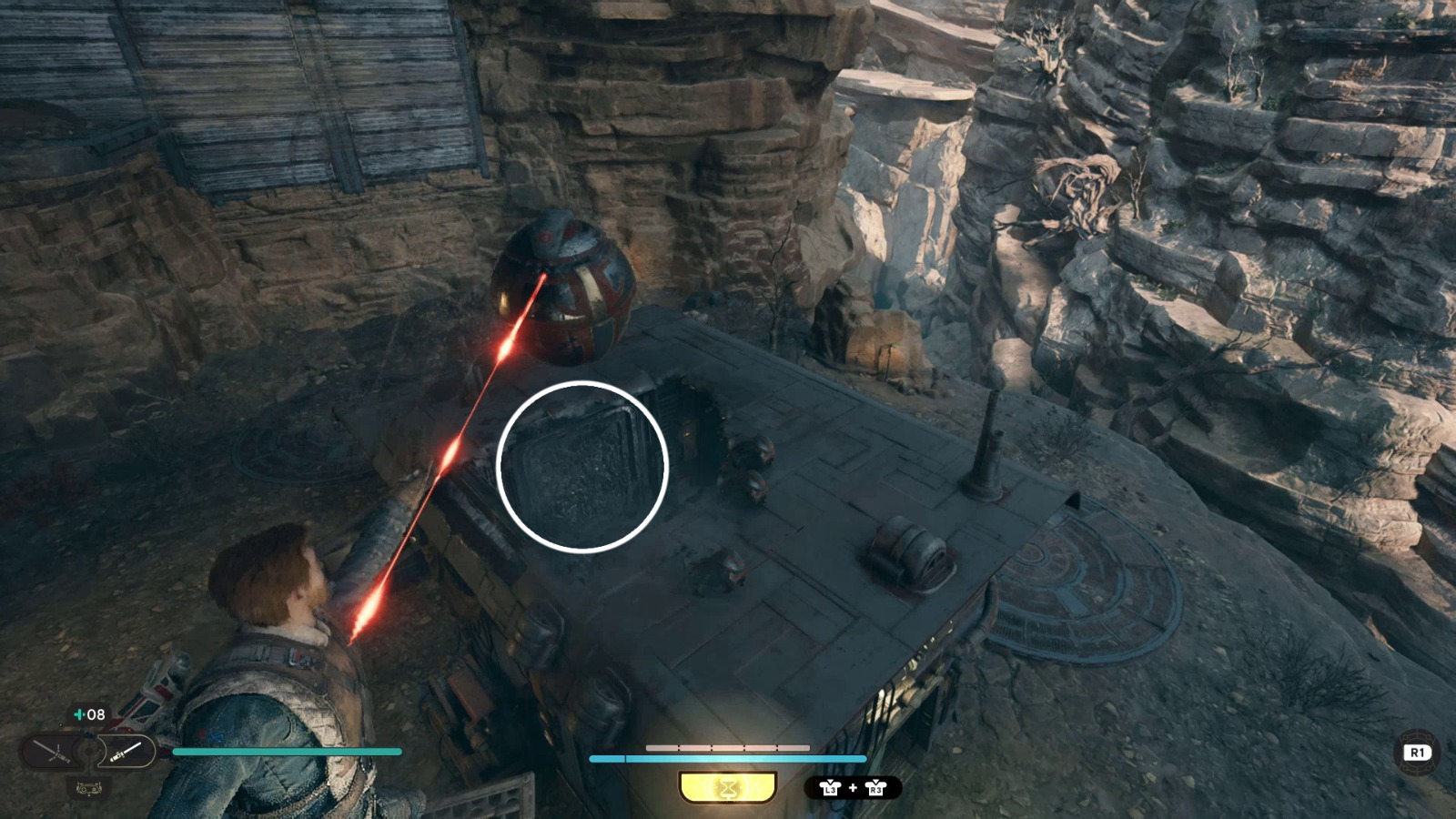Click the green stim canister icon

78,714
